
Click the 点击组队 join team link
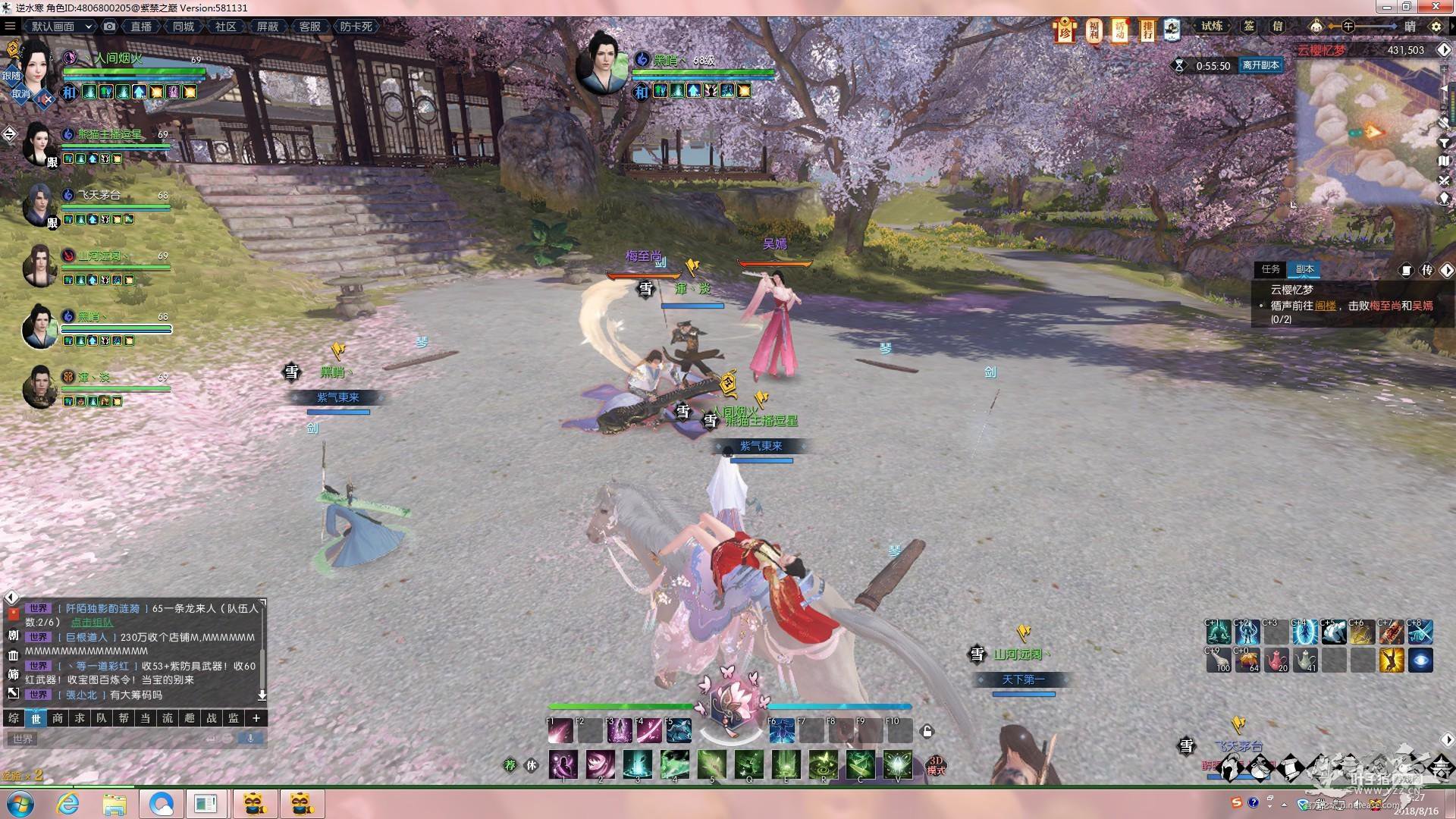(x=92, y=623)
